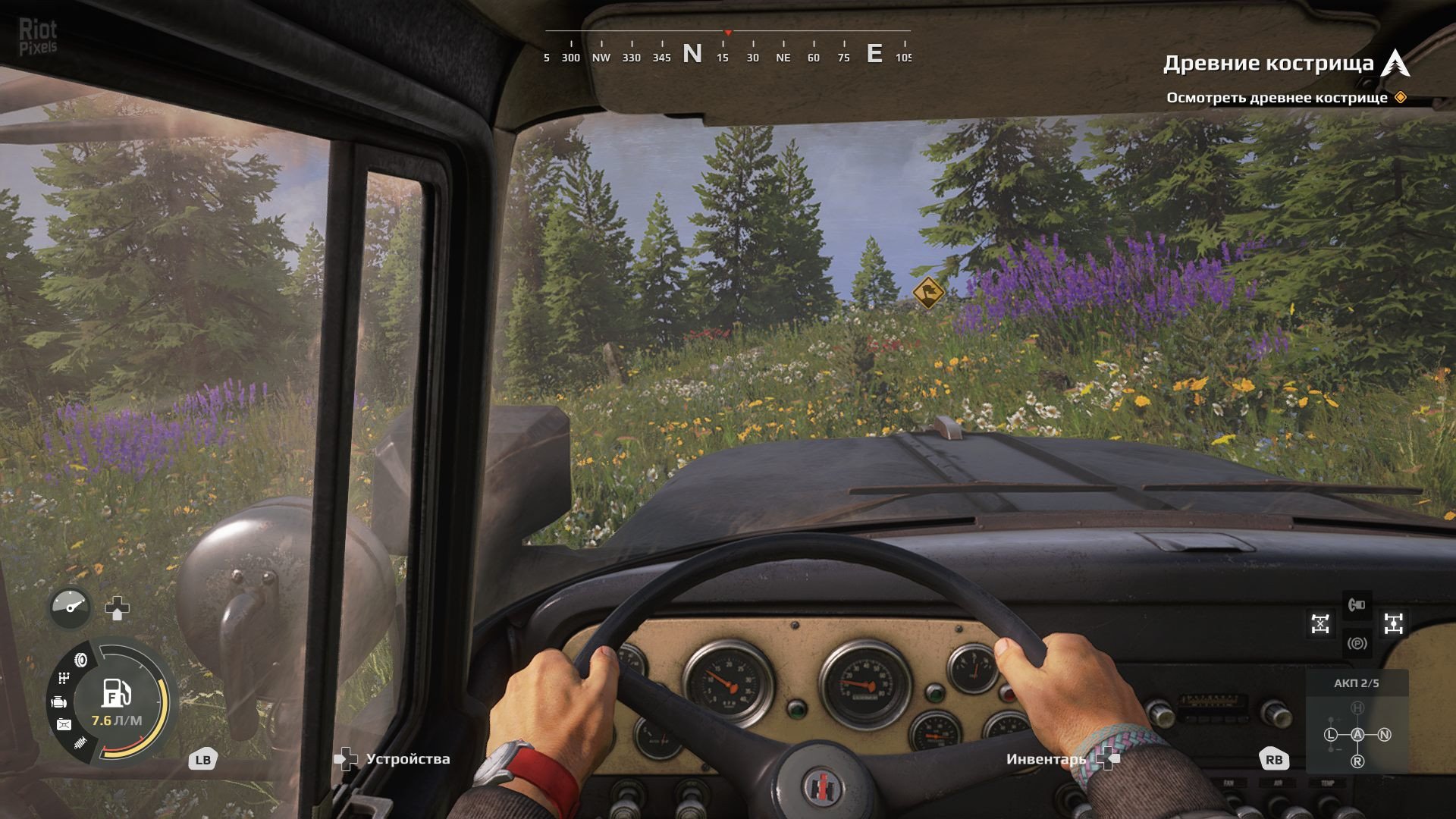
Task: Click the fuel pump gauge icon
Action: coord(117,692)
